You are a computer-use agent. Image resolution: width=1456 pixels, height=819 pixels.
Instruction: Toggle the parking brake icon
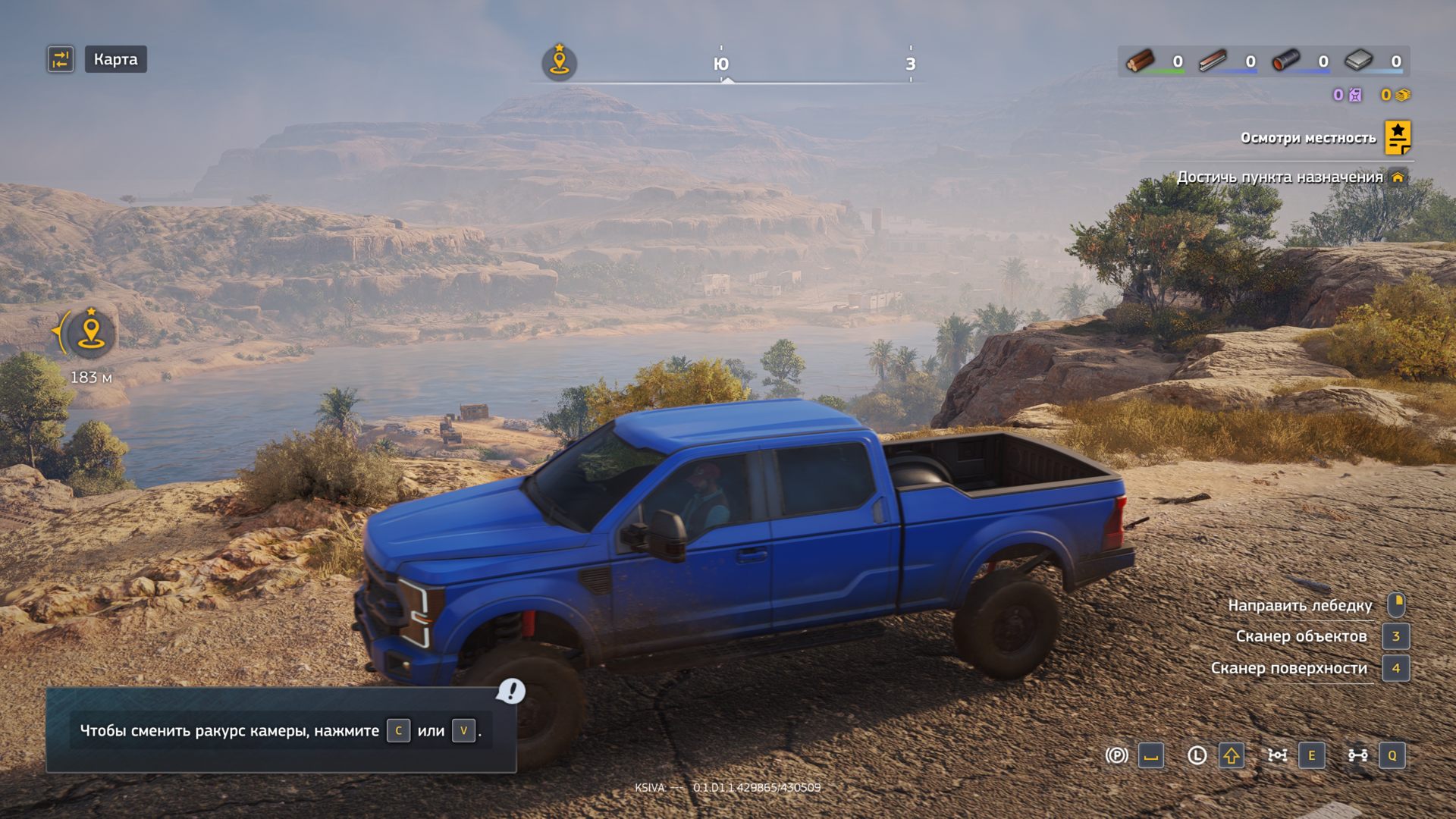(1116, 755)
